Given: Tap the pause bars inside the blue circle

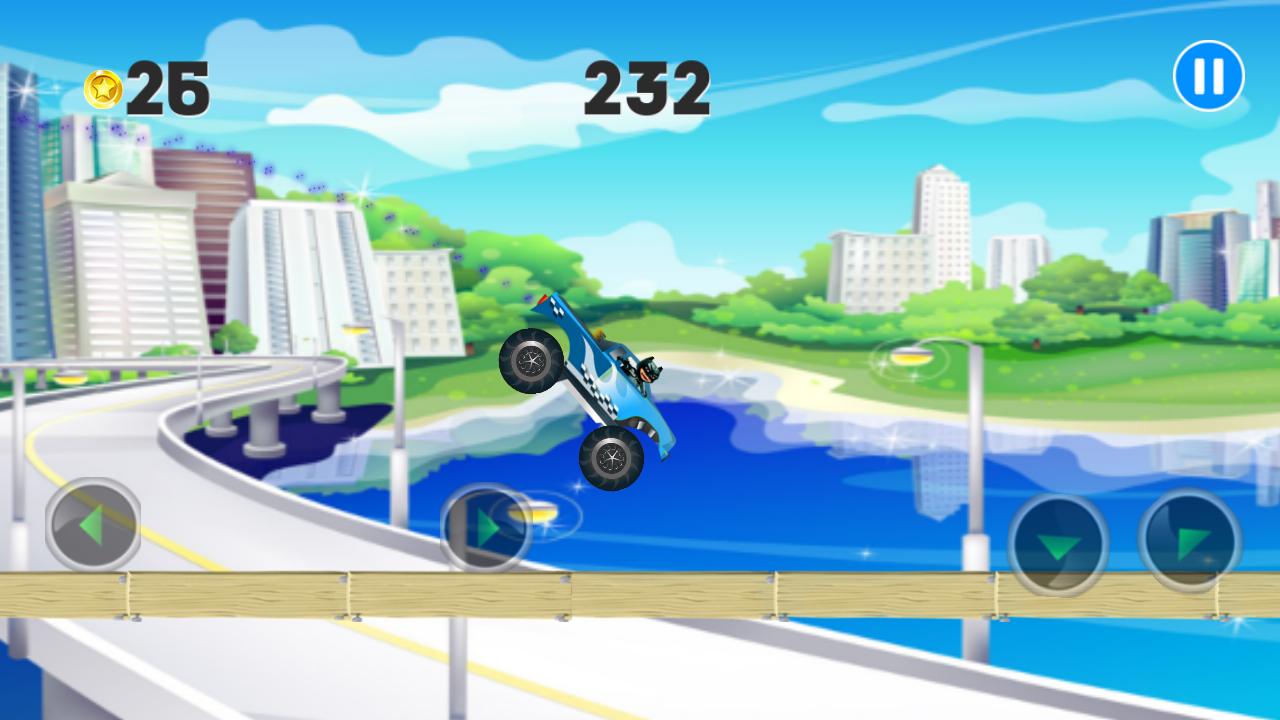Looking at the screenshot, I should click(1207, 72).
